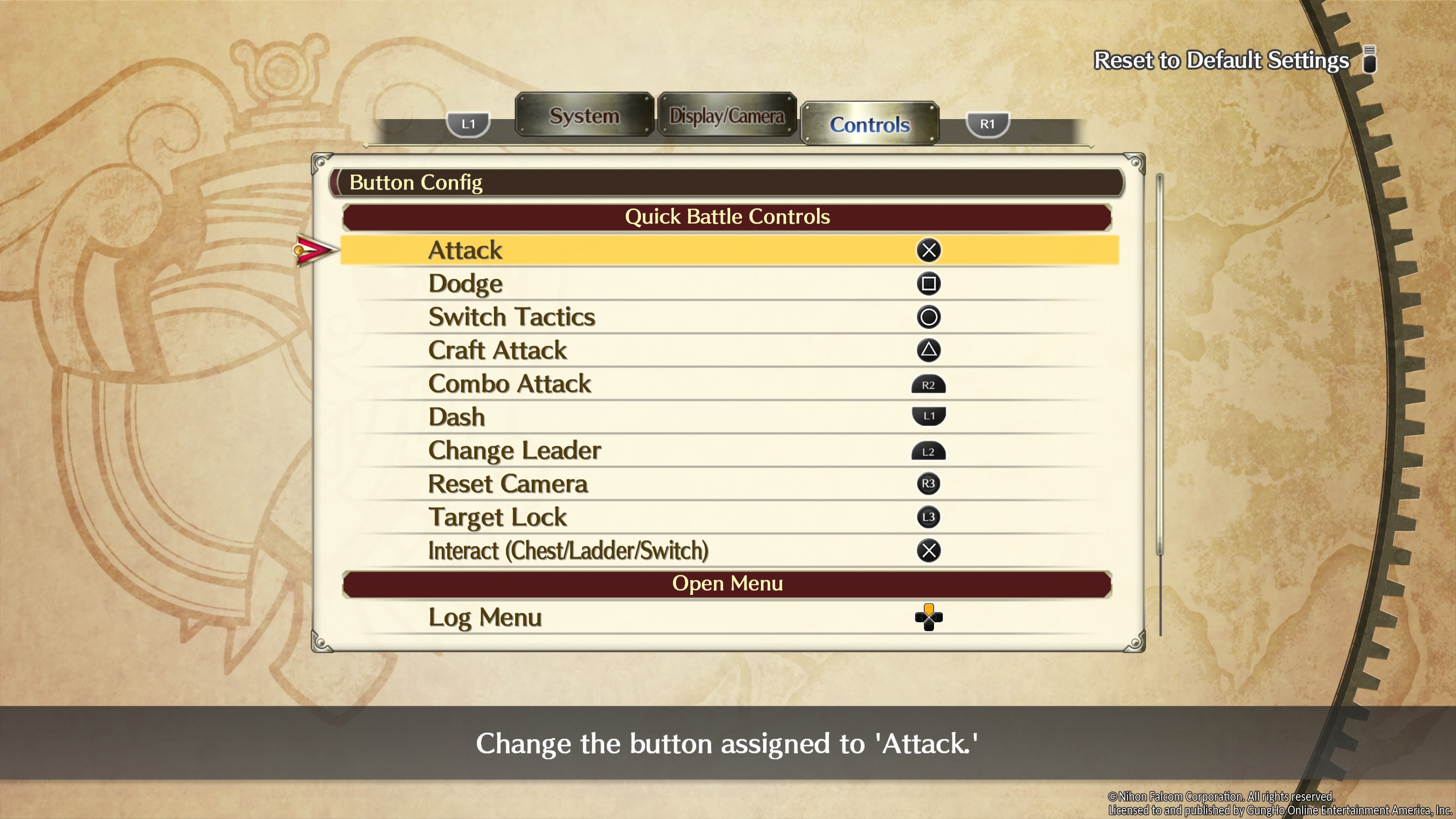
Task: Select the Change Leader row
Action: pyautogui.click(x=728, y=450)
